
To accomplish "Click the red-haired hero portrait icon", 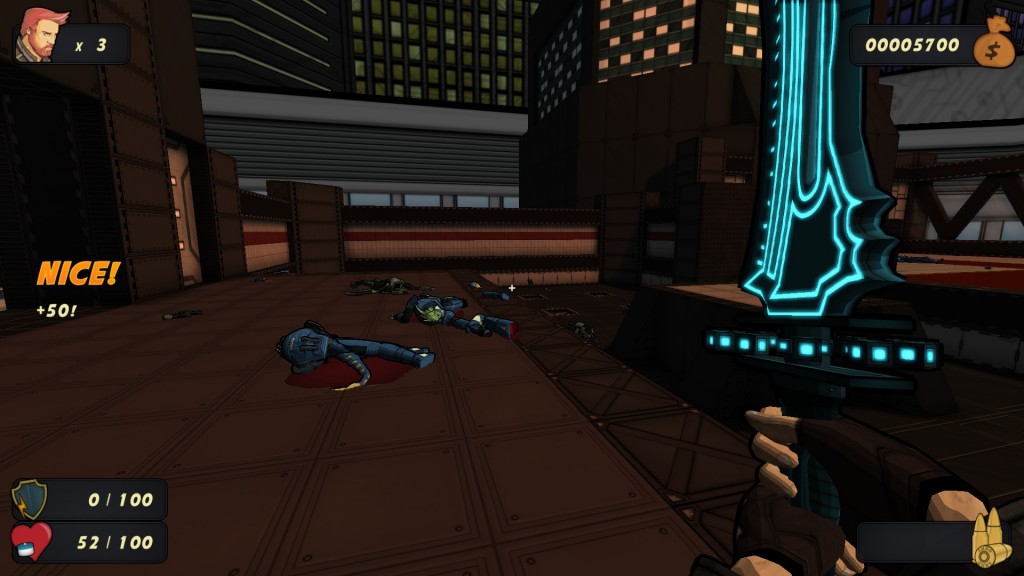I will coord(40,36).
